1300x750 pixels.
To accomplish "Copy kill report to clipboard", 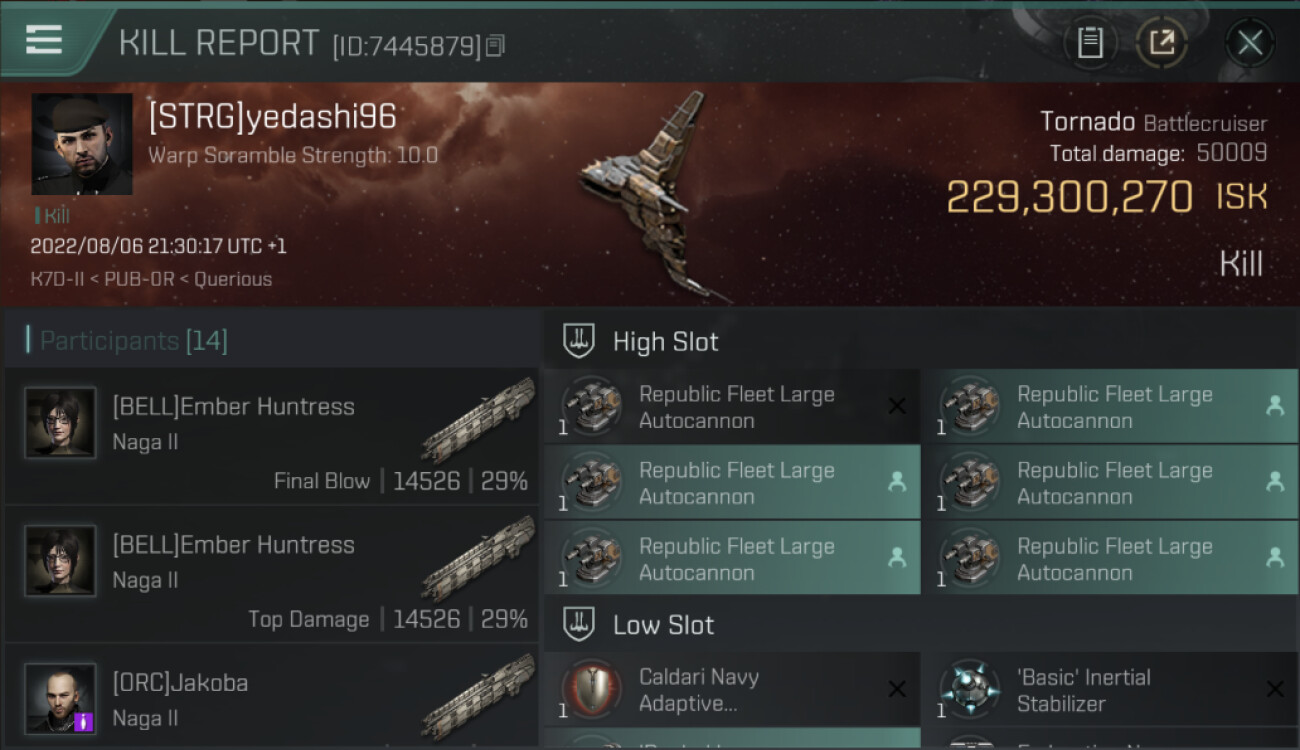I will [x=1090, y=42].
